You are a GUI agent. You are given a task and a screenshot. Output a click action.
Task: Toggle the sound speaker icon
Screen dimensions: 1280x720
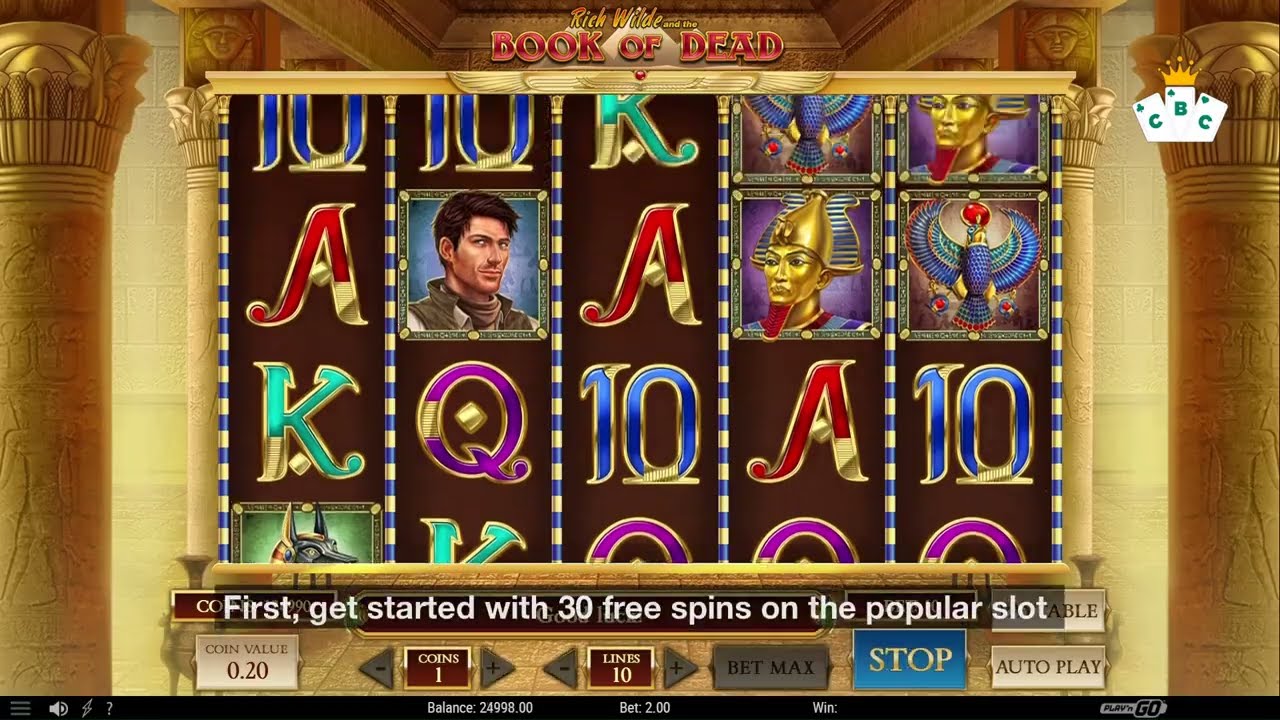[x=58, y=708]
